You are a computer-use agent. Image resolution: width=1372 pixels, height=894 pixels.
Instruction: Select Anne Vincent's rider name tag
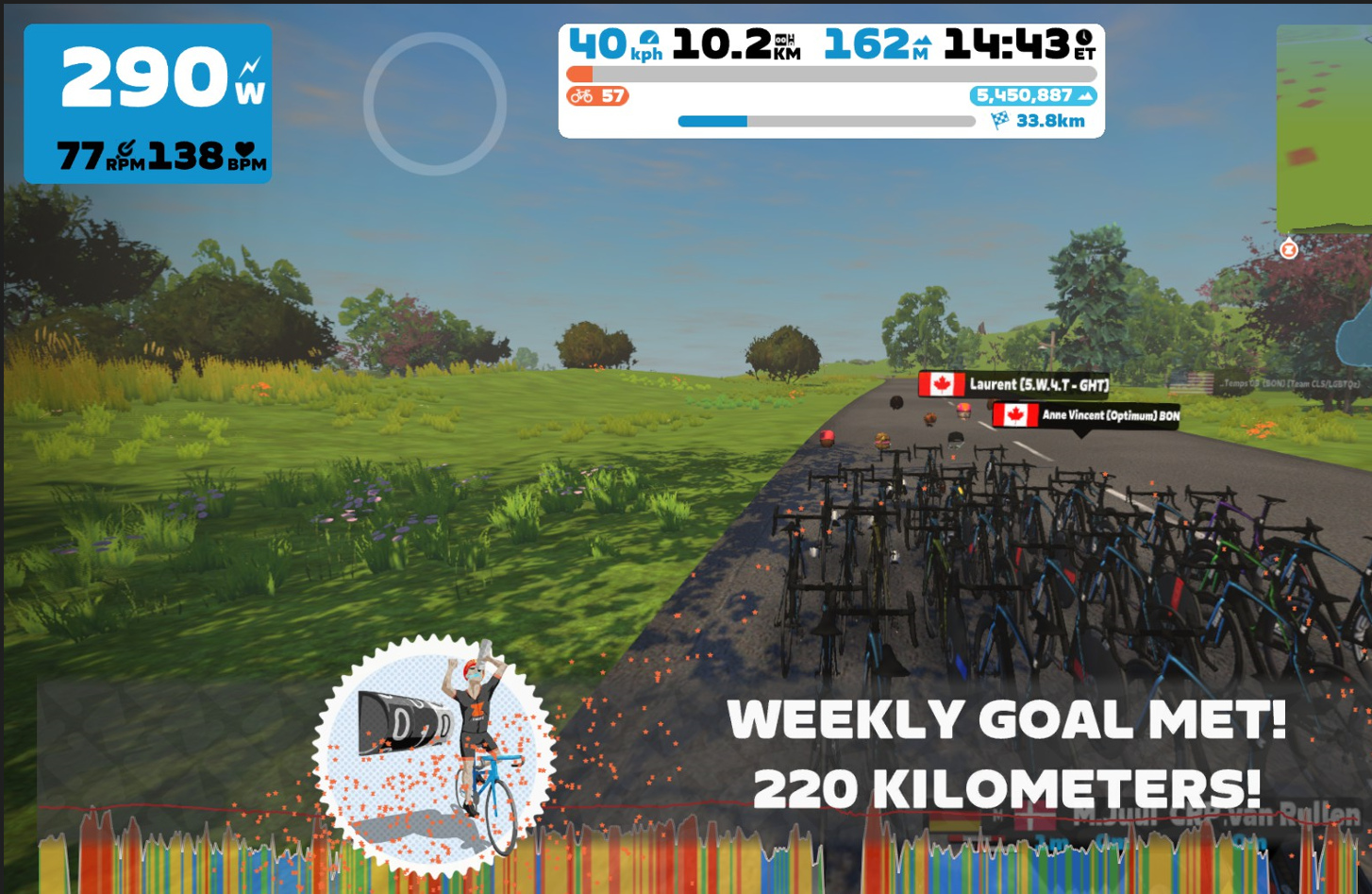click(x=1086, y=415)
